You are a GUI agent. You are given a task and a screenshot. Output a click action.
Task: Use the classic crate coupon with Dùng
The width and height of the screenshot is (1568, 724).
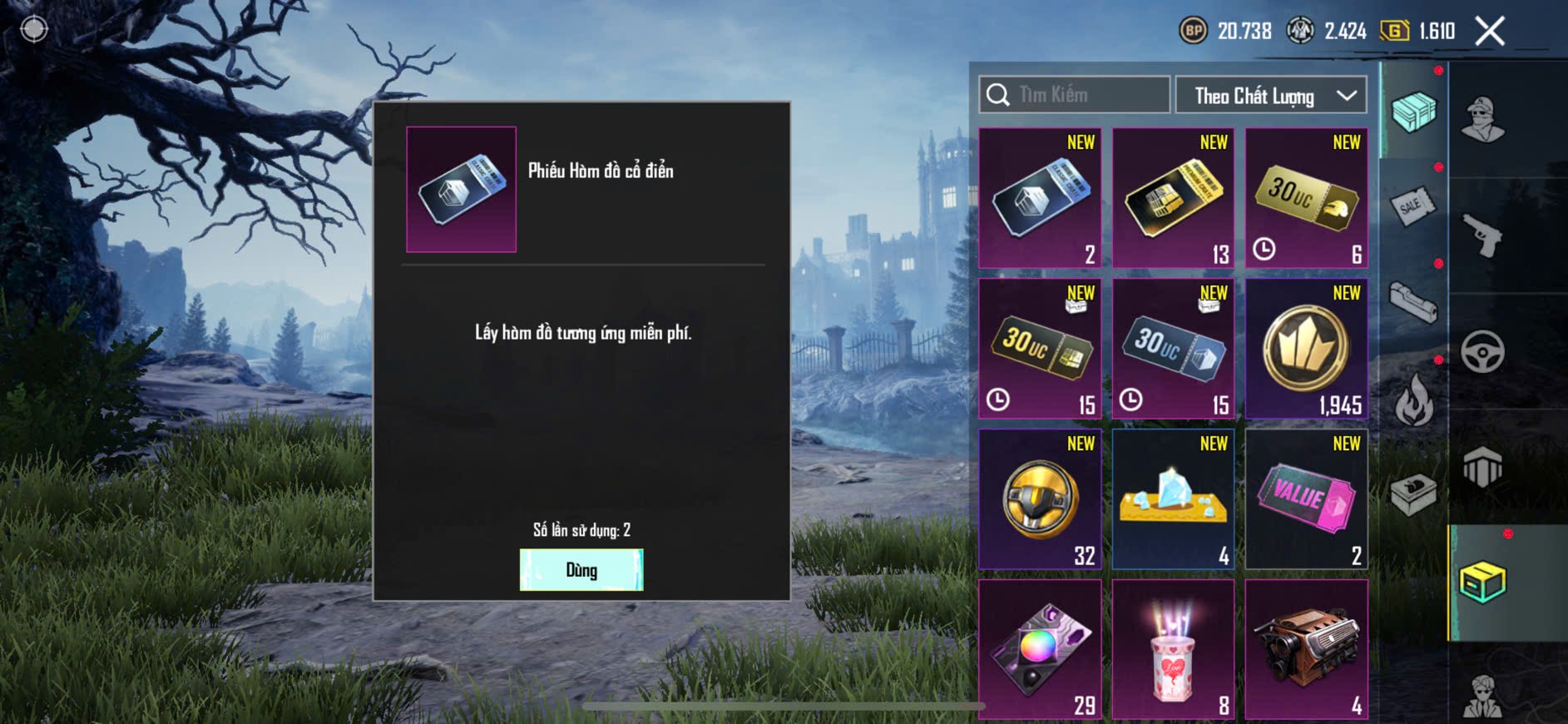(581, 570)
